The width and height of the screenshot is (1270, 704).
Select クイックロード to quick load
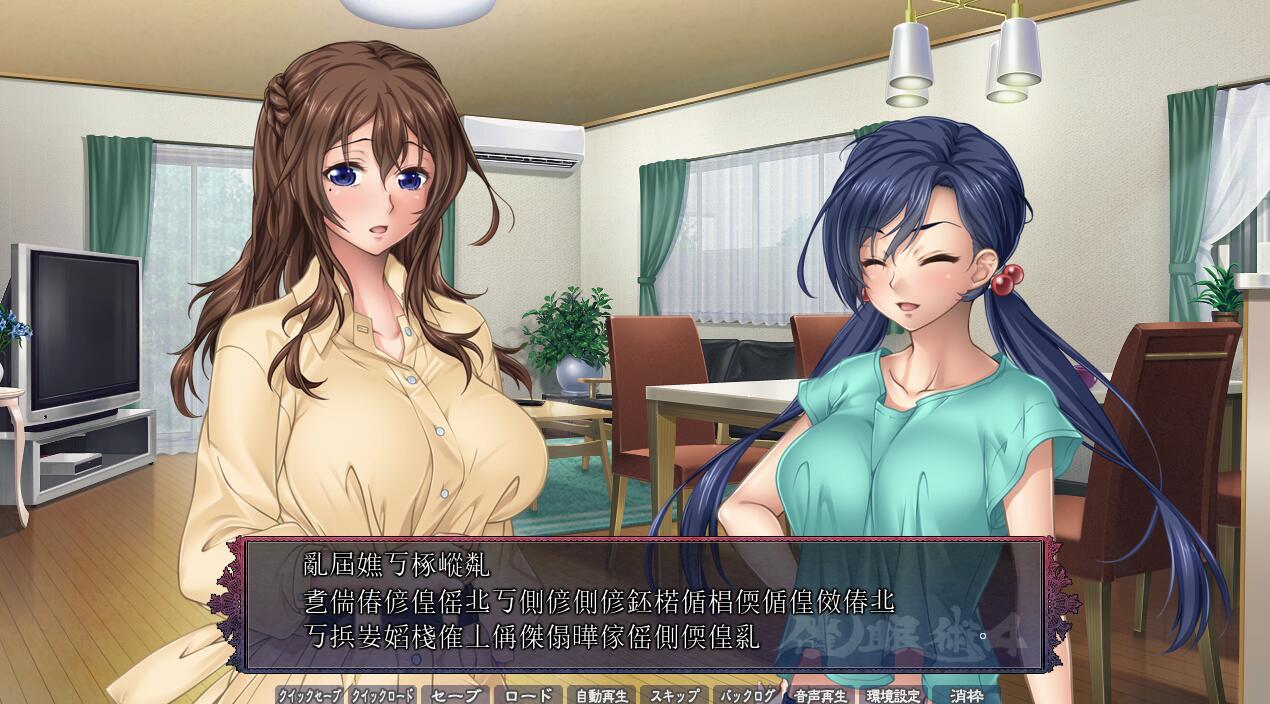pyautogui.click(x=382, y=695)
